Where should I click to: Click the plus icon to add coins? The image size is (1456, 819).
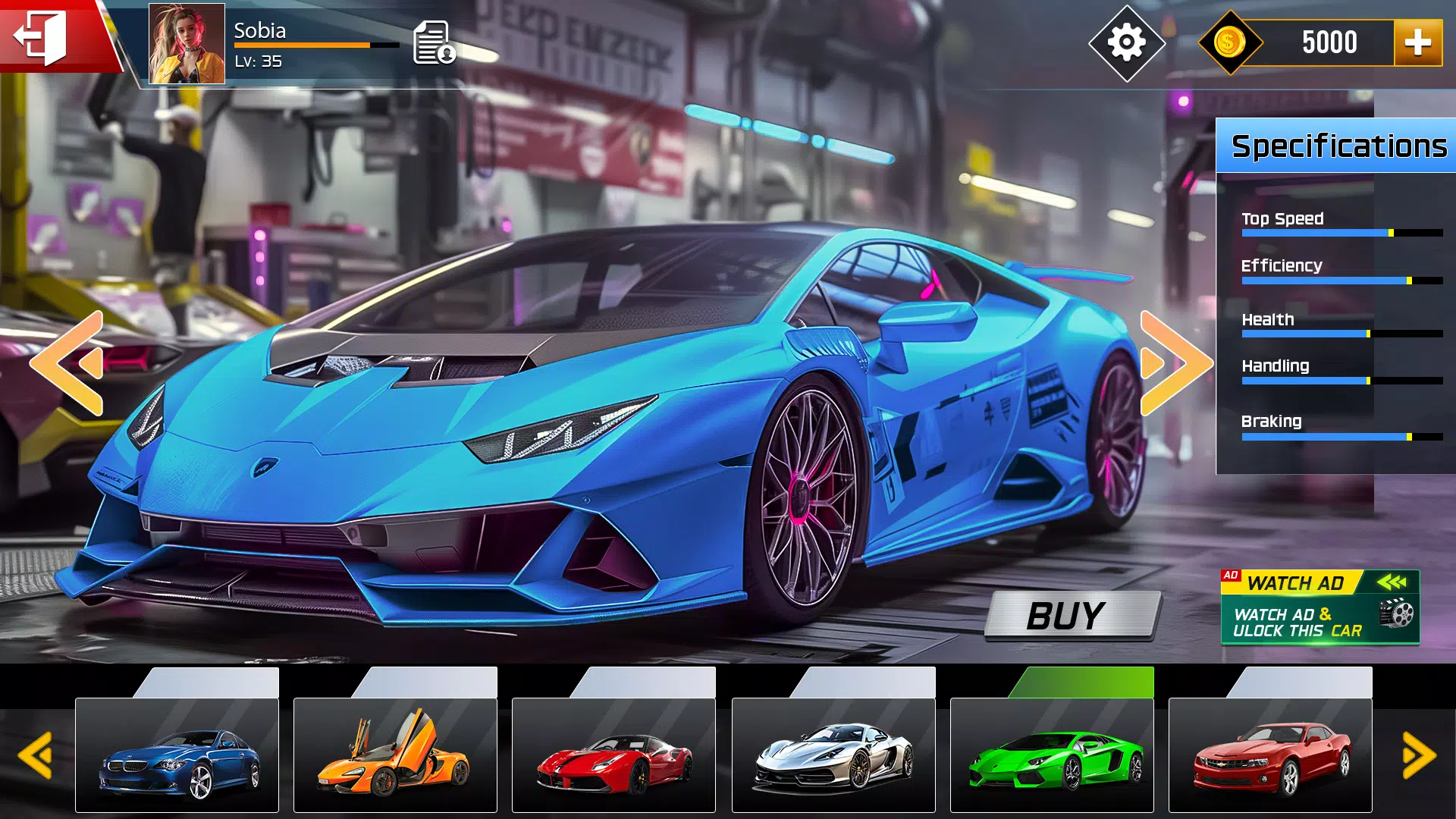point(1419,42)
